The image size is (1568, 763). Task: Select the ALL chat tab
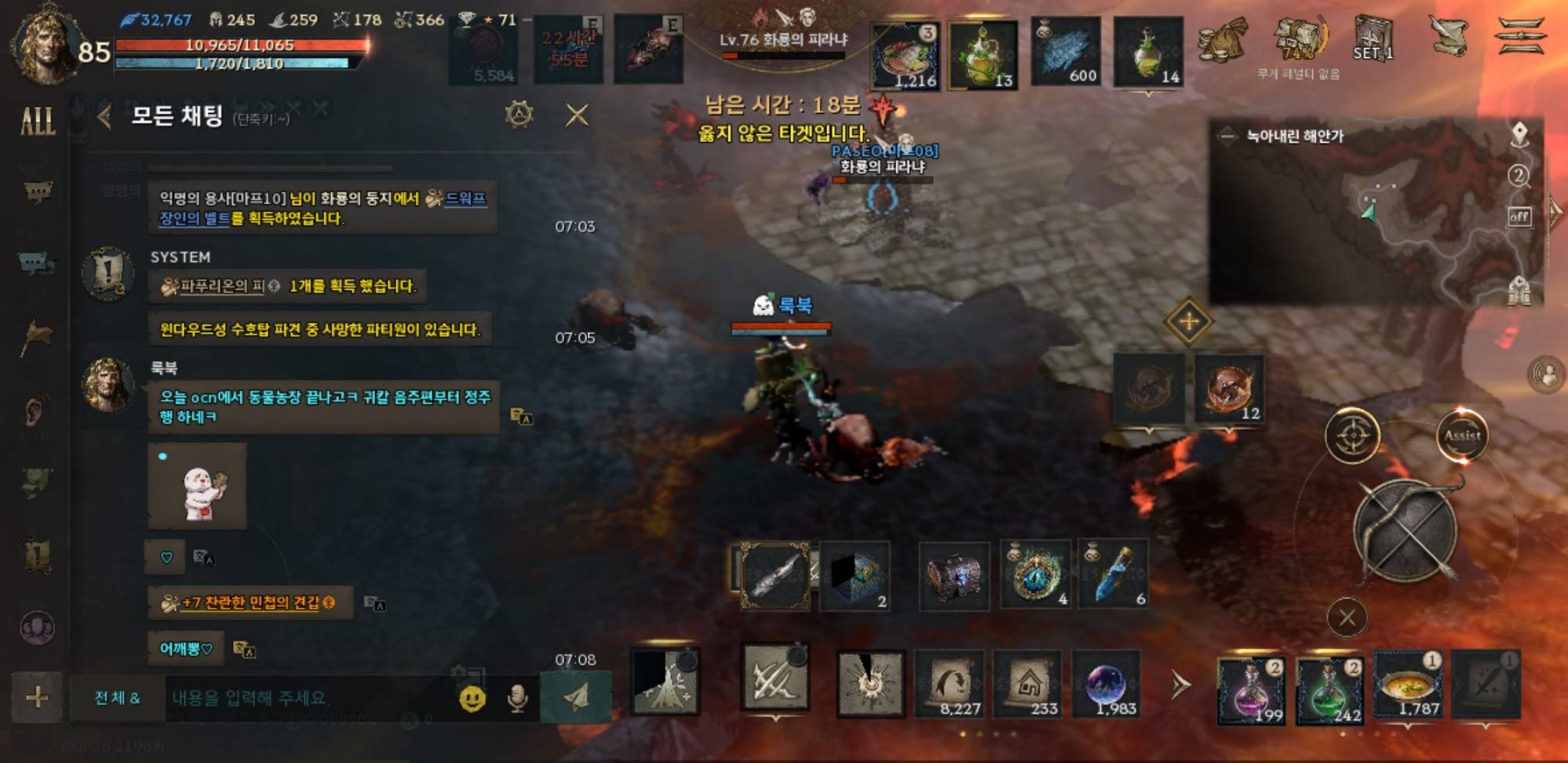point(37,121)
